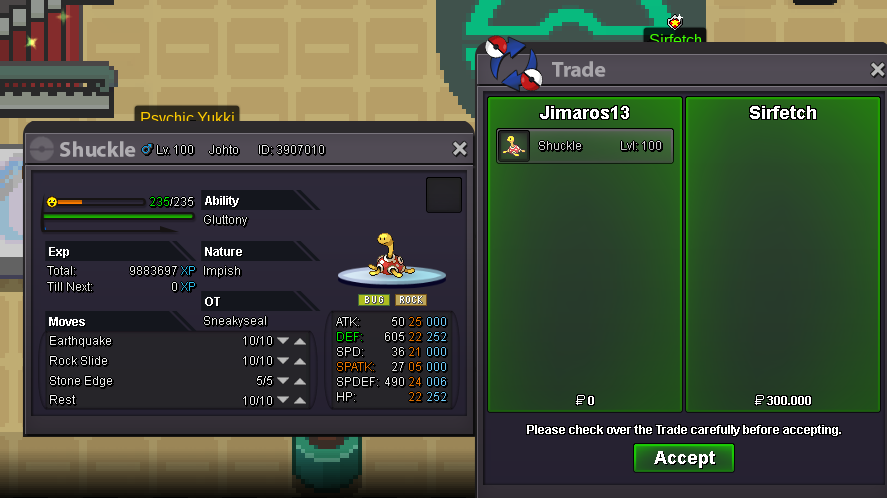The image size is (887, 498).
Task: Move Stone Edge down in the move list
Action: click(x=283, y=380)
